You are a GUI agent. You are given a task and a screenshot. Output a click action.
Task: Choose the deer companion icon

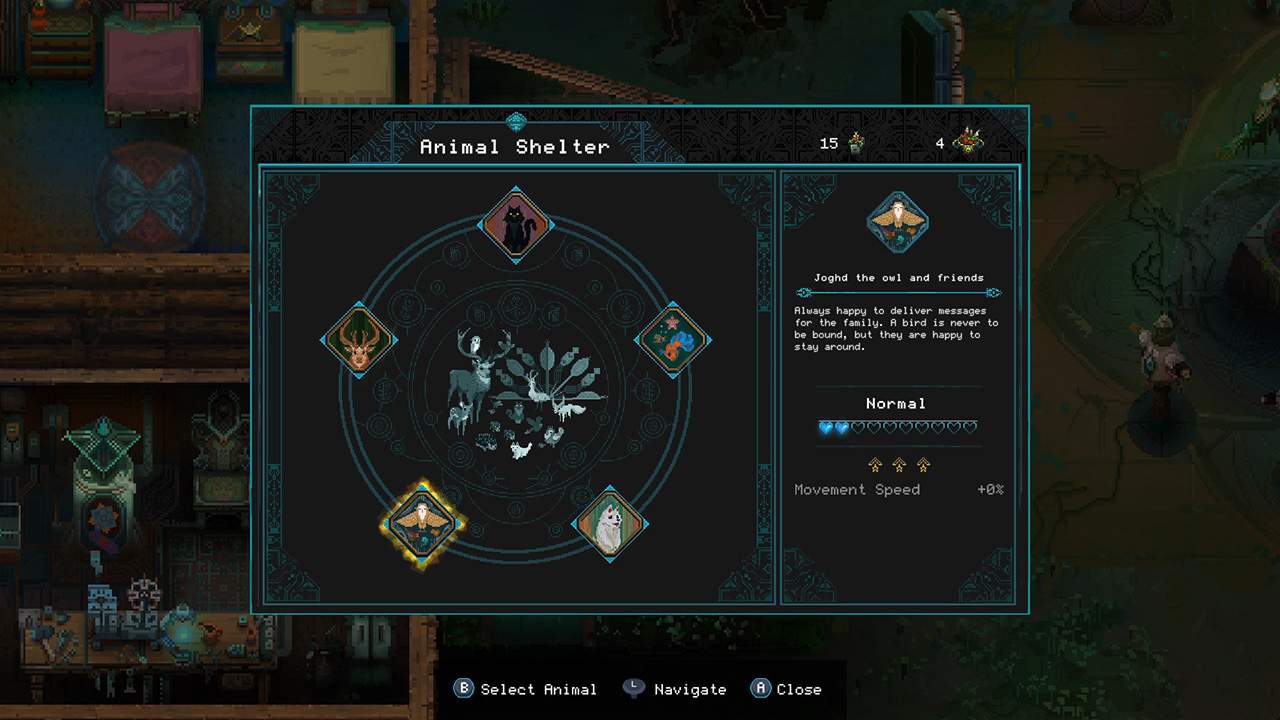click(x=360, y=340)
